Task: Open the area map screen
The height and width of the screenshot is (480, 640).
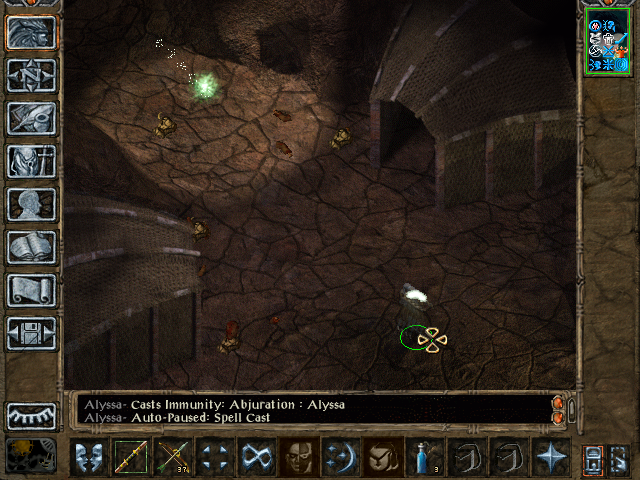Action: coord(32,75)
